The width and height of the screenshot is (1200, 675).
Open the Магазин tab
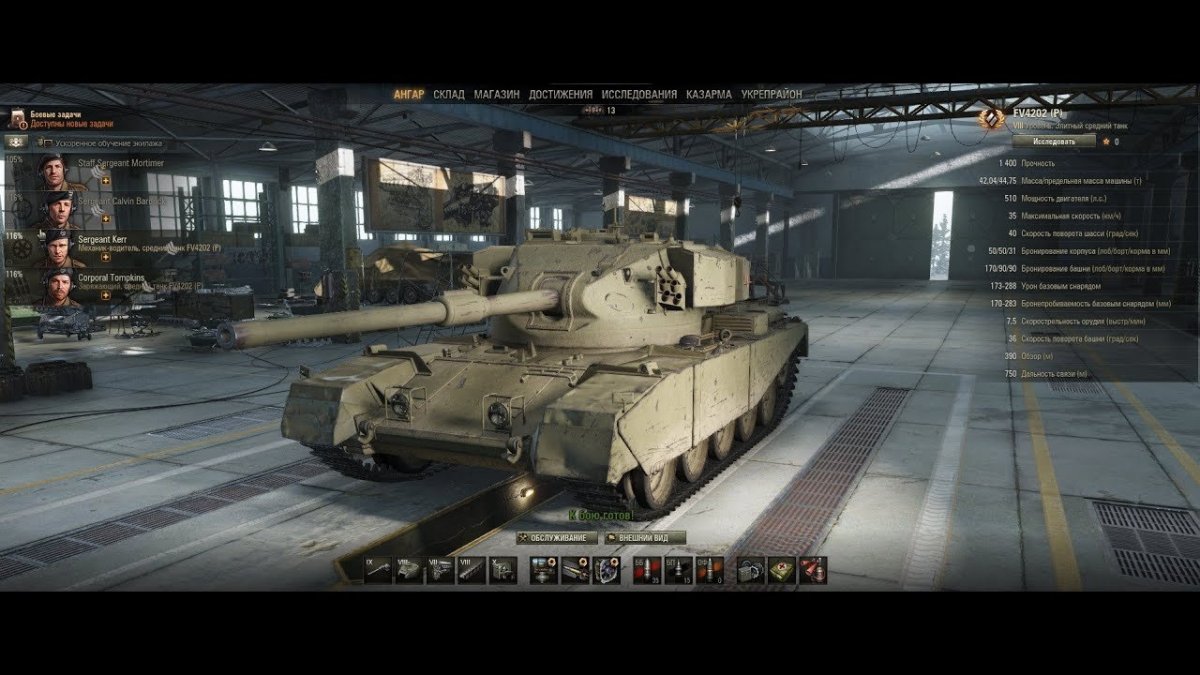496,94
